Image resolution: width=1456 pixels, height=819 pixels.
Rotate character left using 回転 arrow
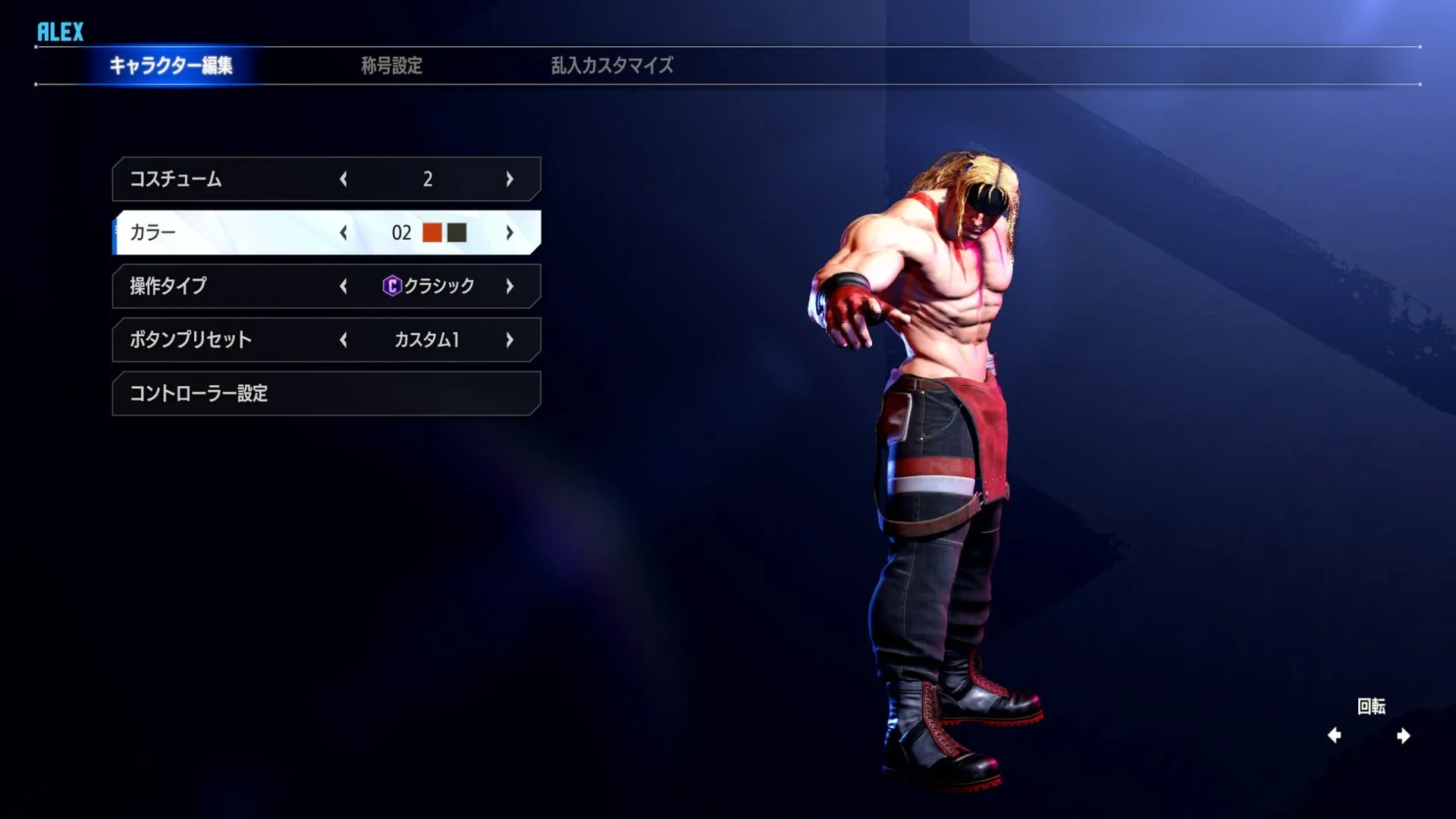pos(1335,734)
